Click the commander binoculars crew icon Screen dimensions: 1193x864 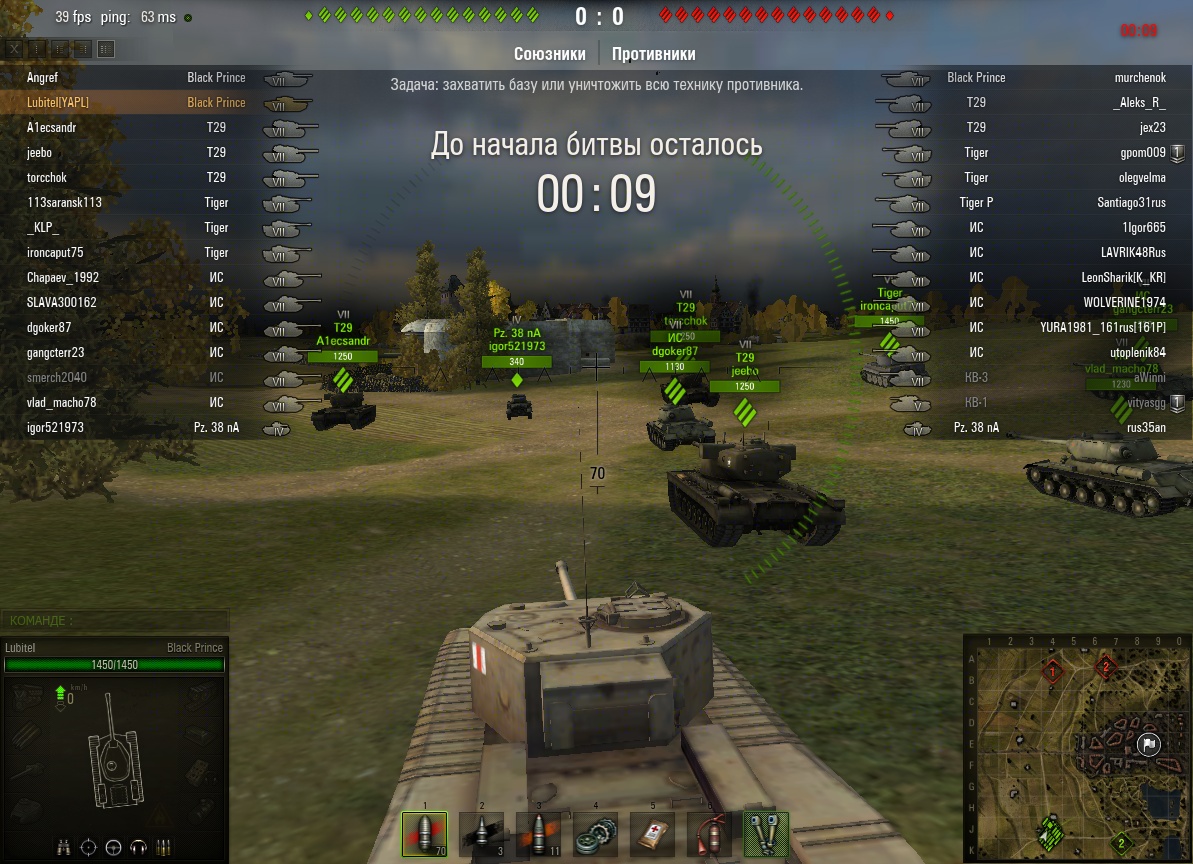pyautogui.click(x=65, y=846)
